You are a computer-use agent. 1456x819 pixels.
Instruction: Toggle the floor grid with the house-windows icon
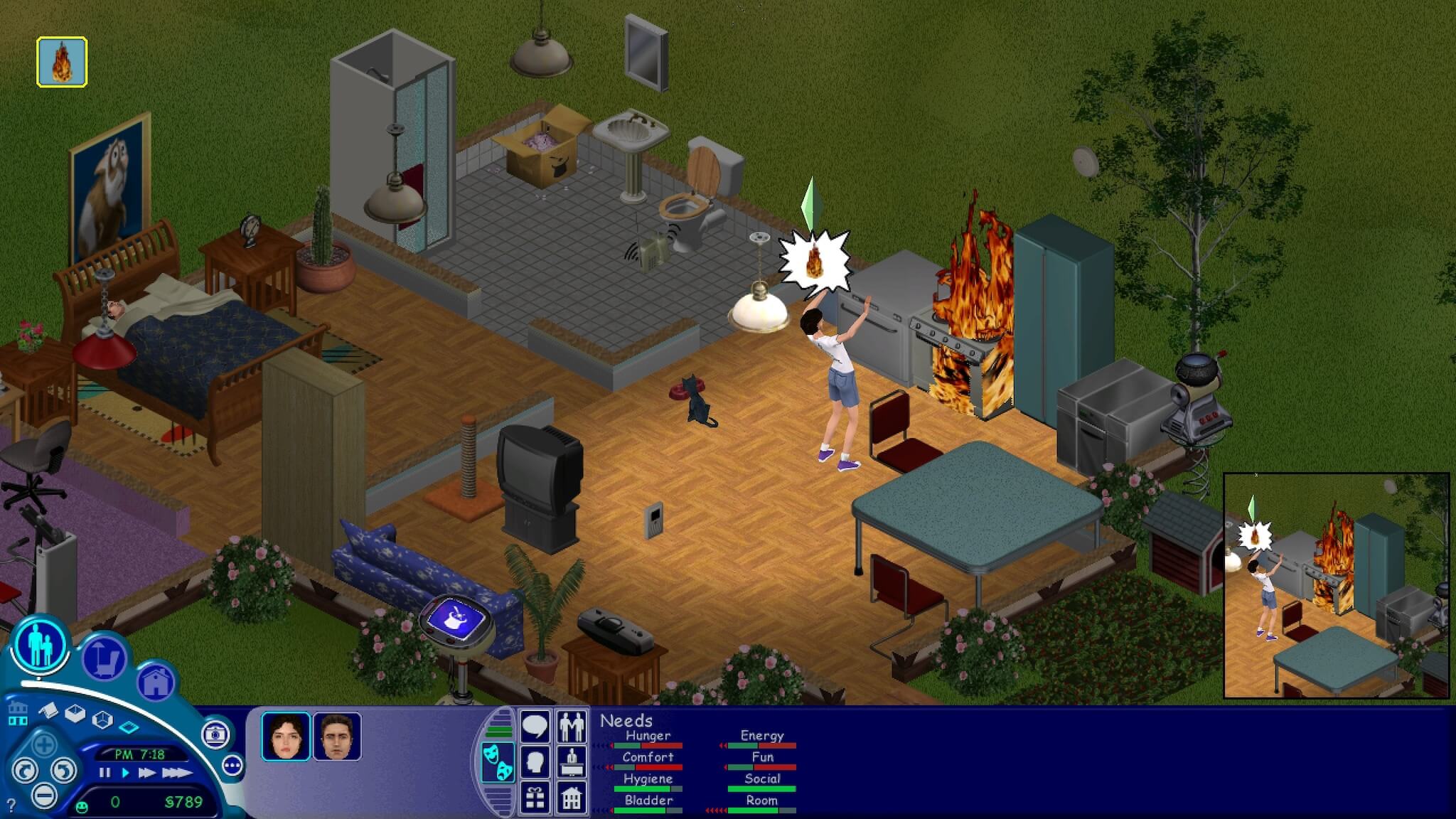point(18,713)
